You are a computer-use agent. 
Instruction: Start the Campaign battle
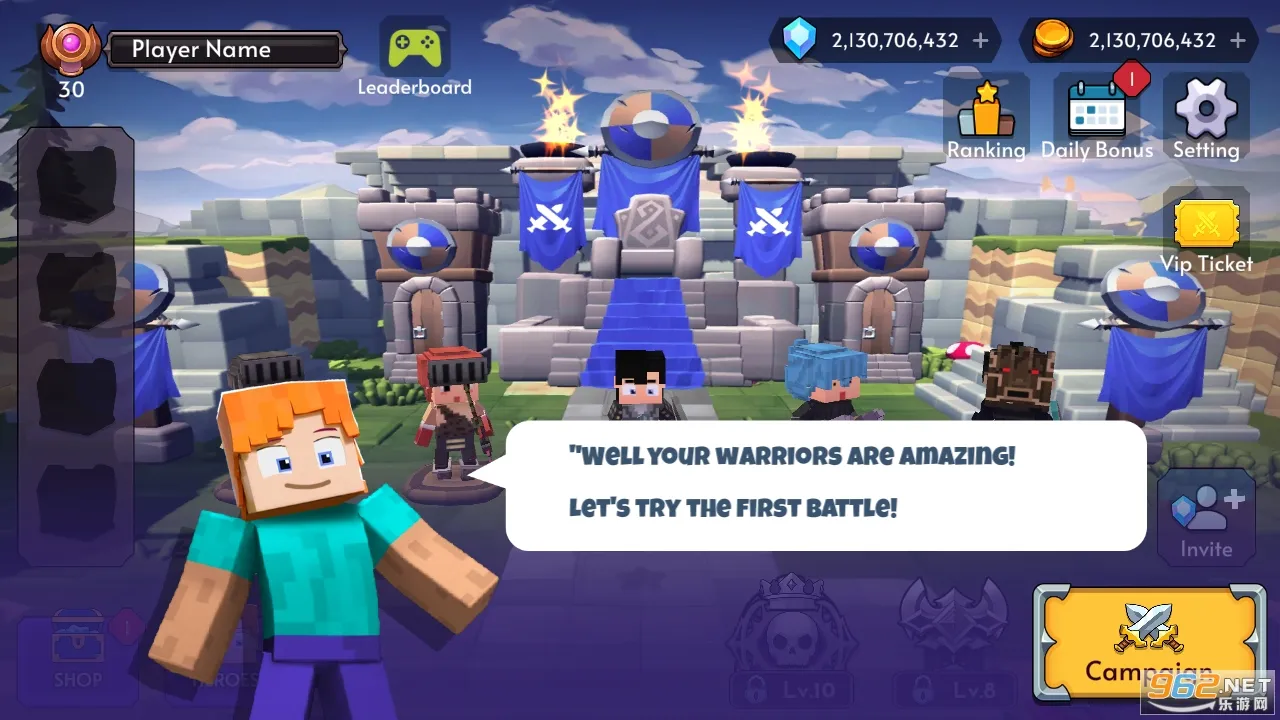[1146, 643]
